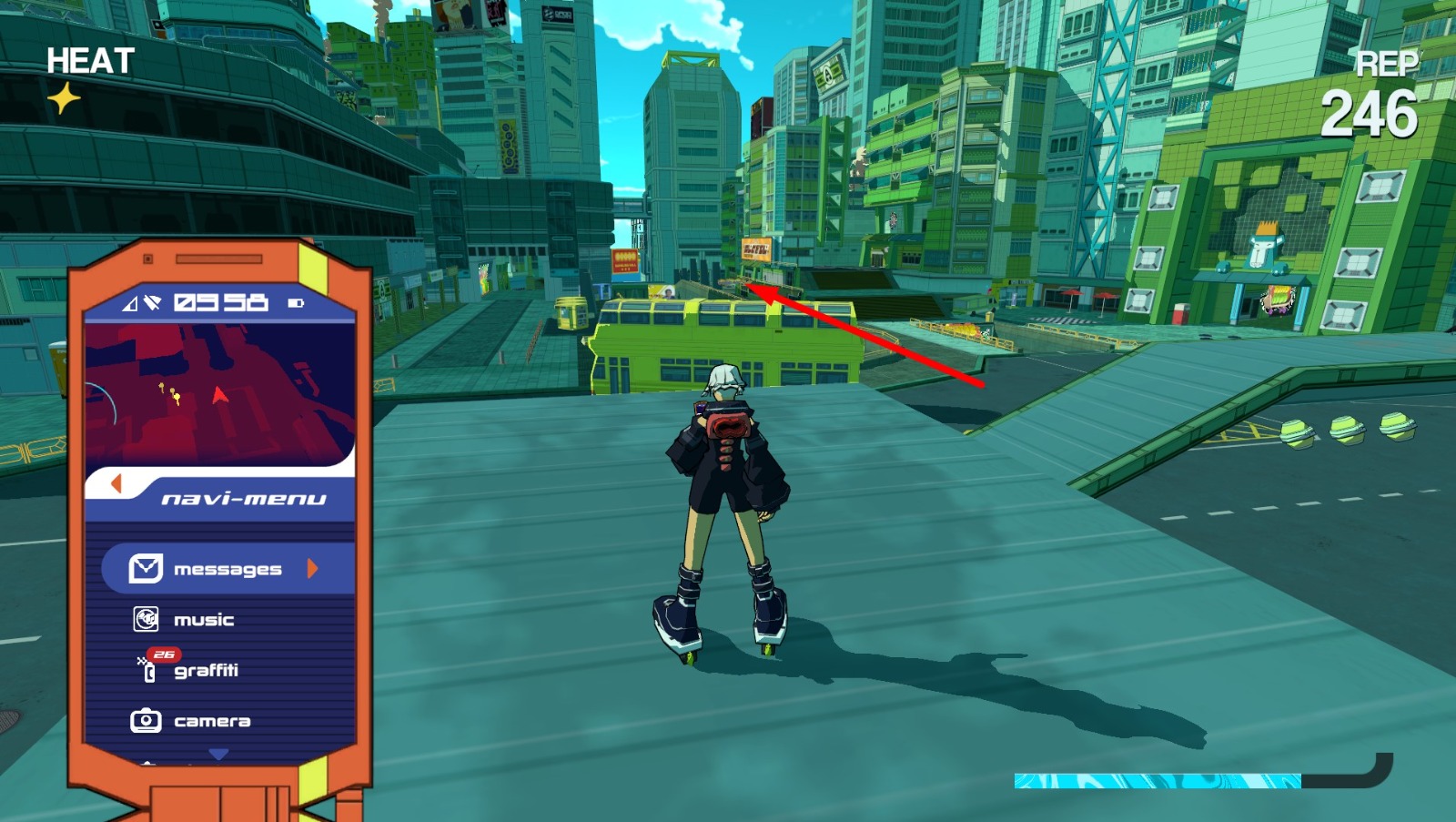This screenshot has height=822, width=1456.
Task: Click the red 26 badge on graffiti
Action: point(164,653)
